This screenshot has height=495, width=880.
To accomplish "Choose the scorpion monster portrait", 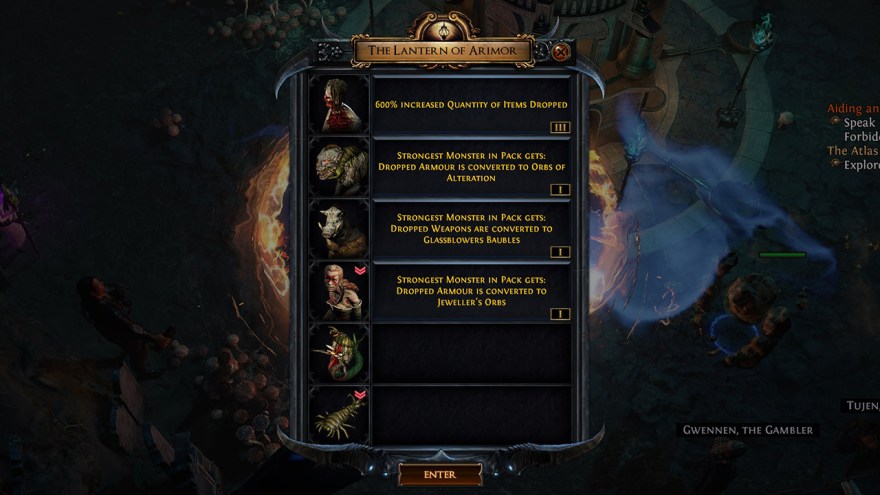I will 339,414.
